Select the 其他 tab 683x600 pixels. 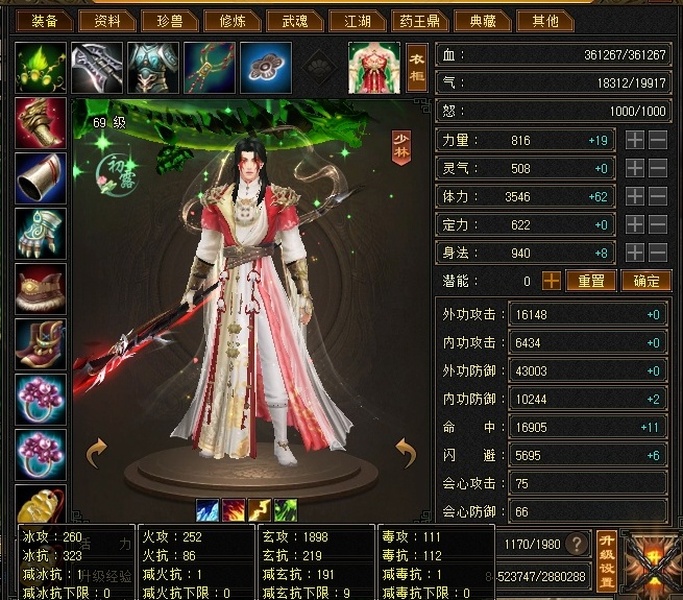546,20
